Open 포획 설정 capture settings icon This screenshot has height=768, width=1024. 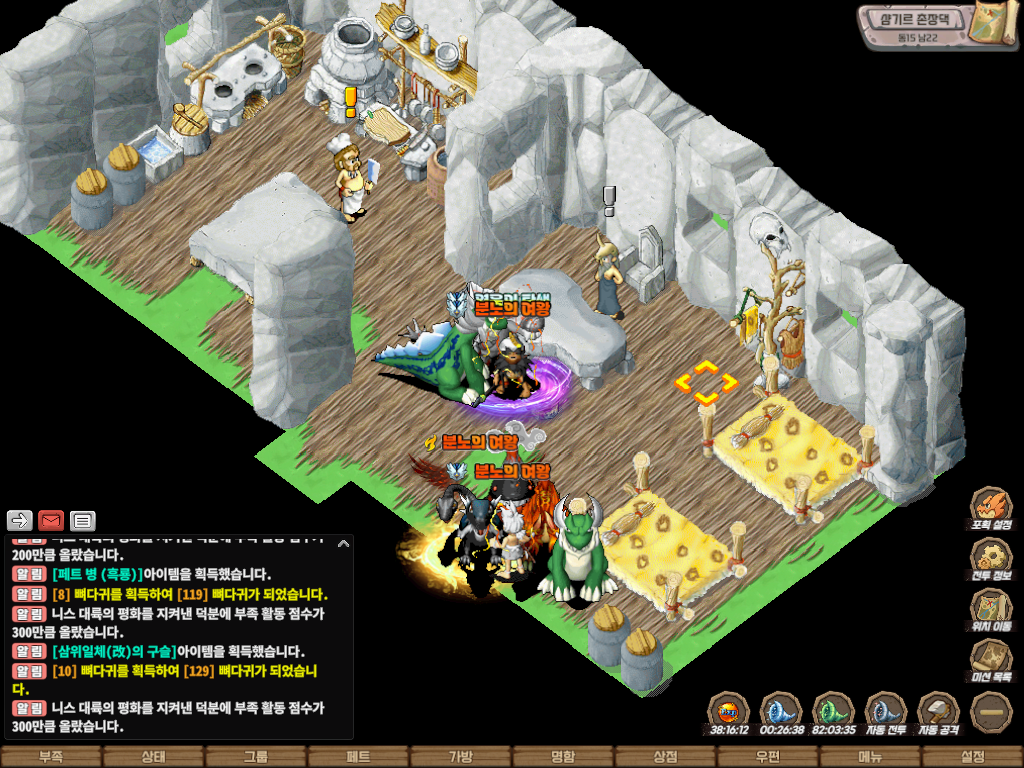click(991, 507)
